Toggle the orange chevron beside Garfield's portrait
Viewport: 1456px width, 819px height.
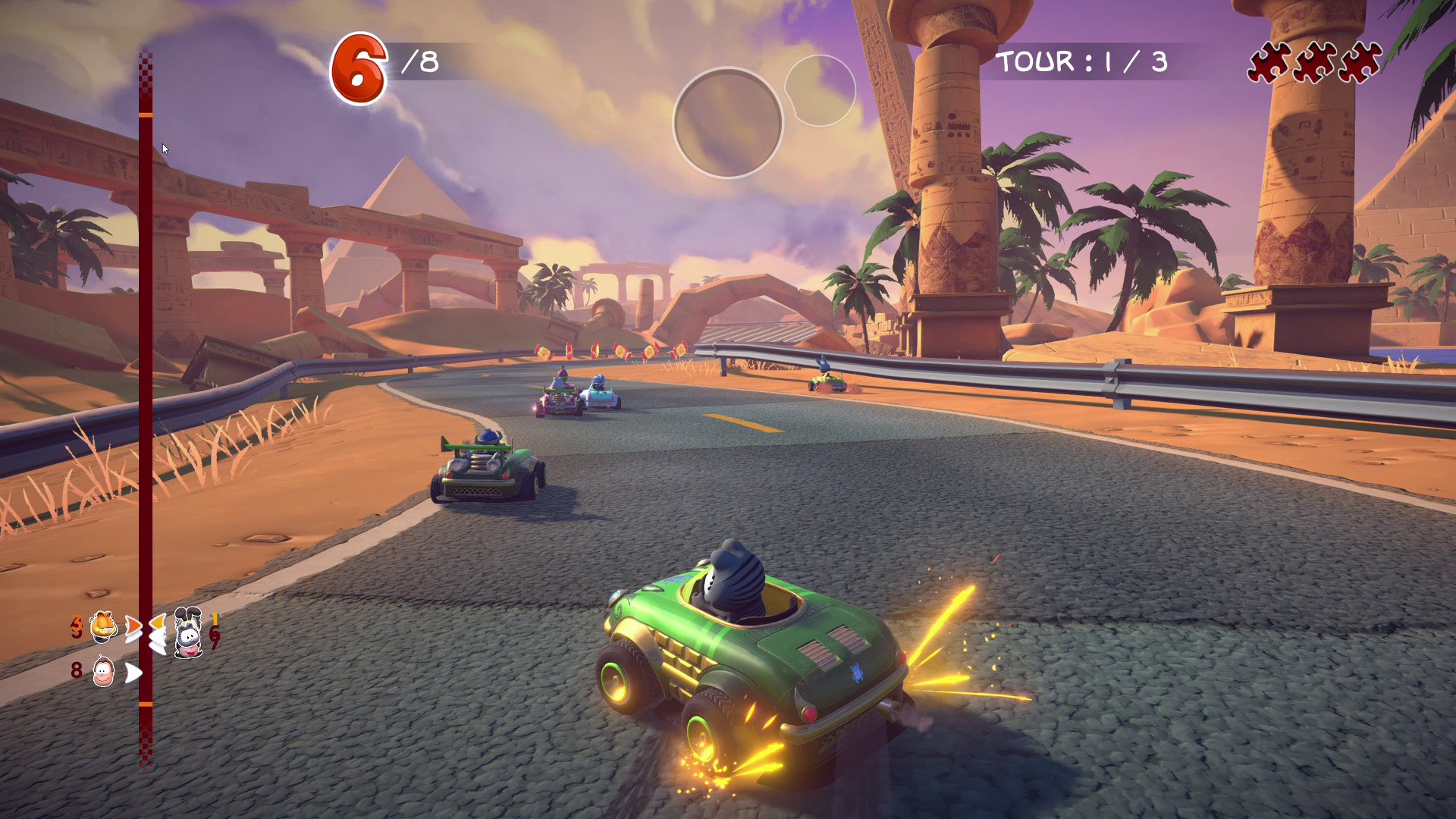(x=133, y=625)
